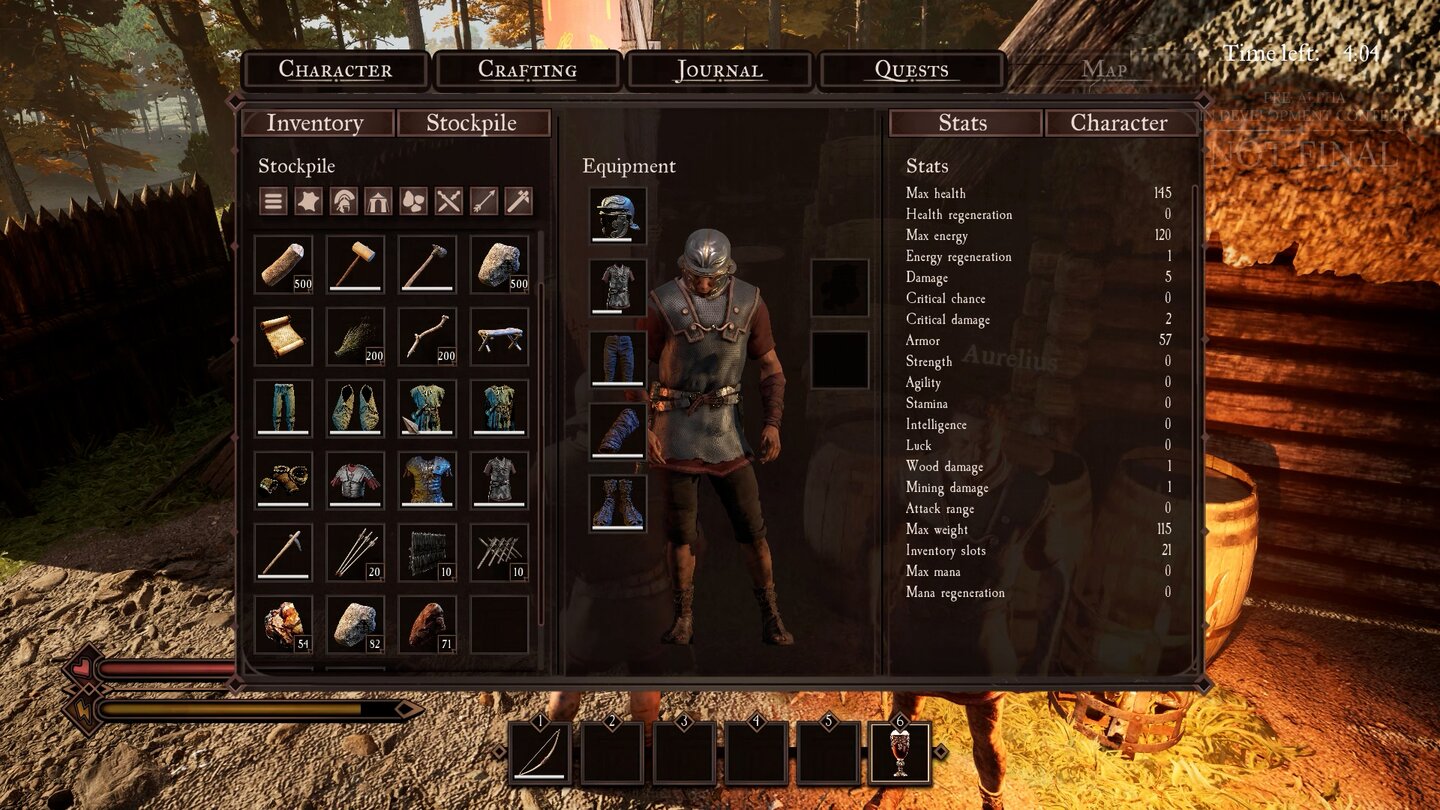This screenshot has height=810, width=1440.
Task: Click the Map button
Action: tap(1105, 70)
